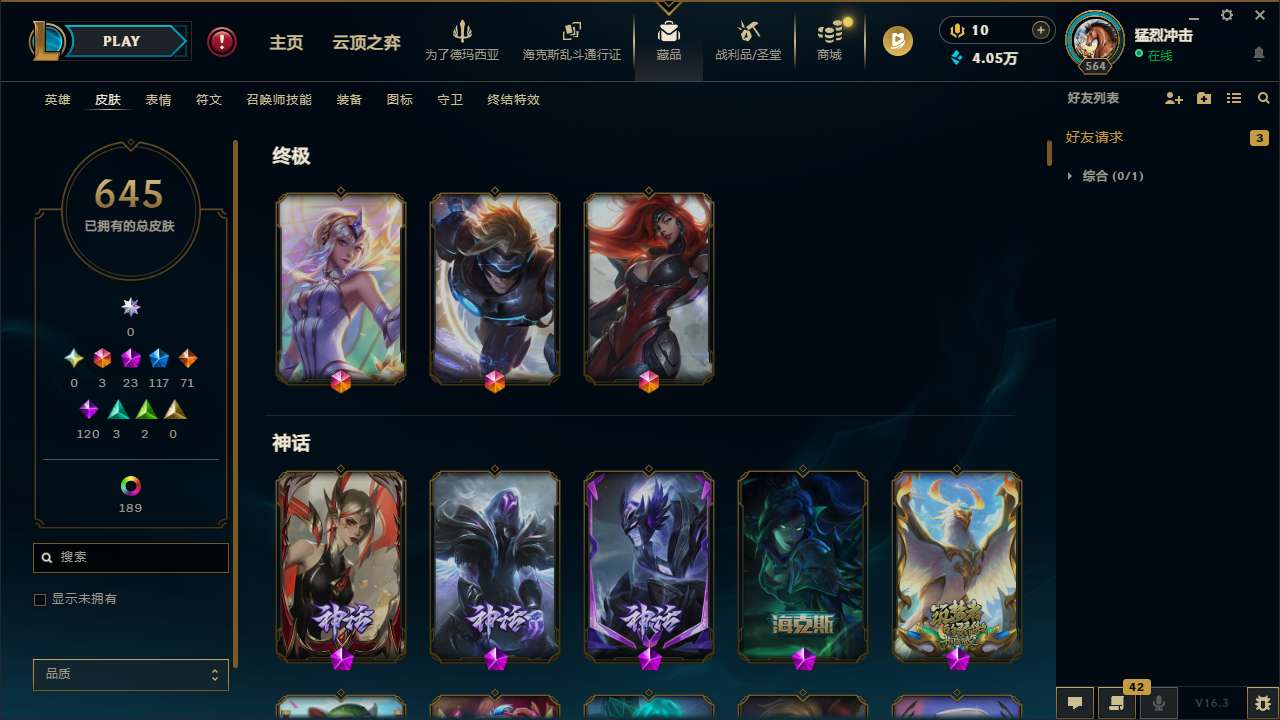Expand the 好友请求 friend requests section
This screenshot has height=720, width=1280.
(1096, 137)
